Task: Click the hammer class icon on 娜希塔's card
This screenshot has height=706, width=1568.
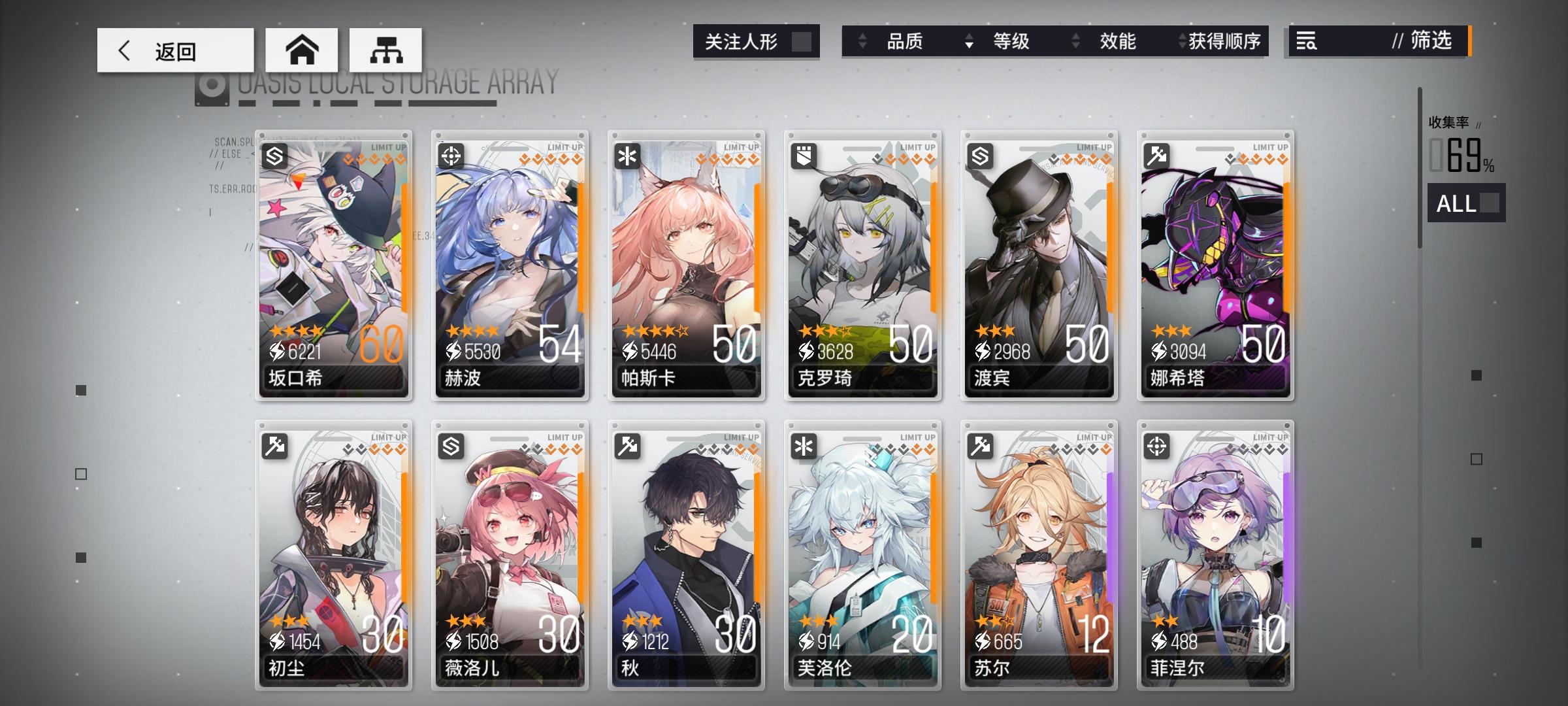Action: (1157, 154)
